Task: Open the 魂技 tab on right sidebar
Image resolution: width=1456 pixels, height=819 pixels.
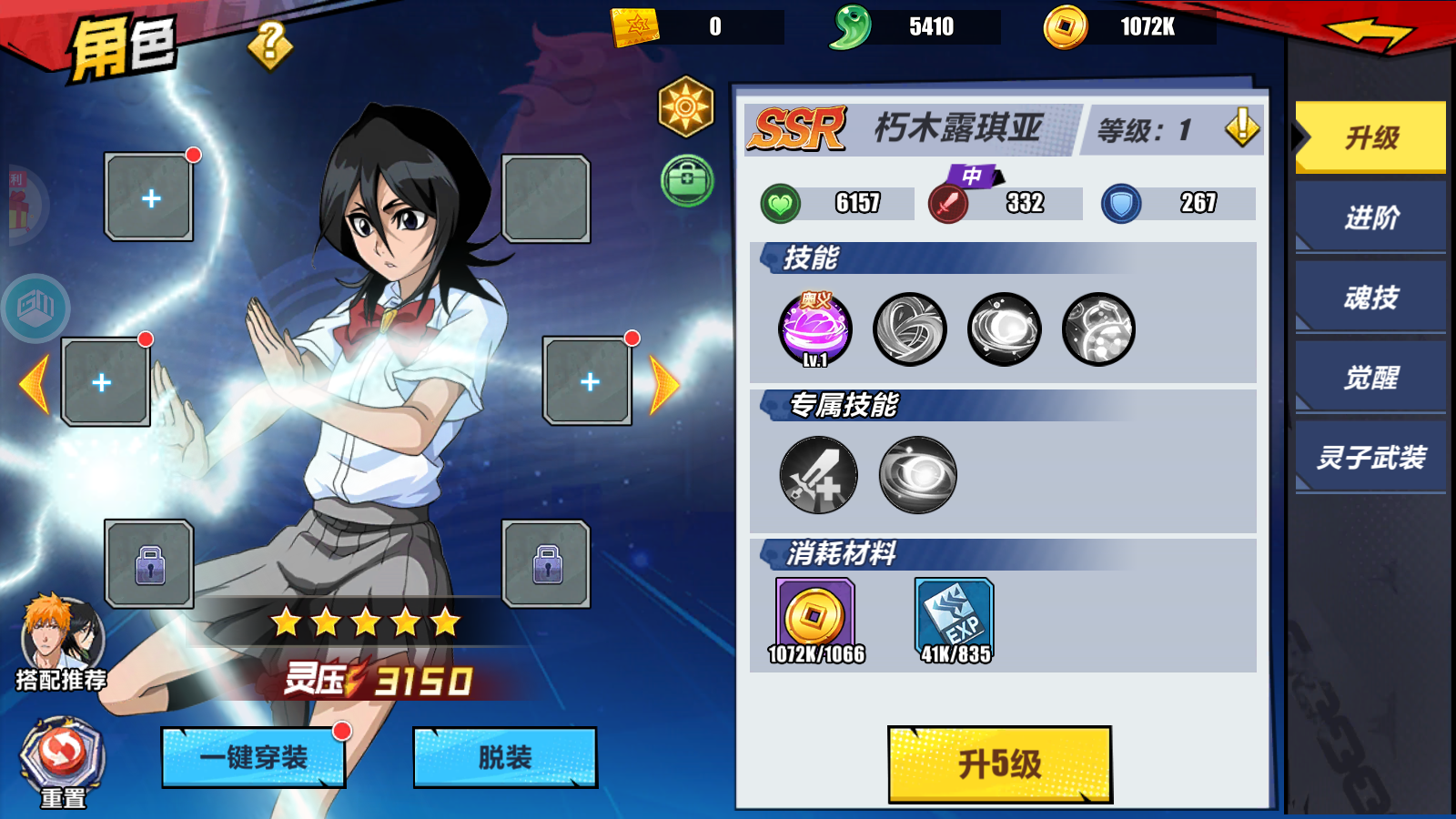Action: pyautogui.click(x=1370, y=298)
